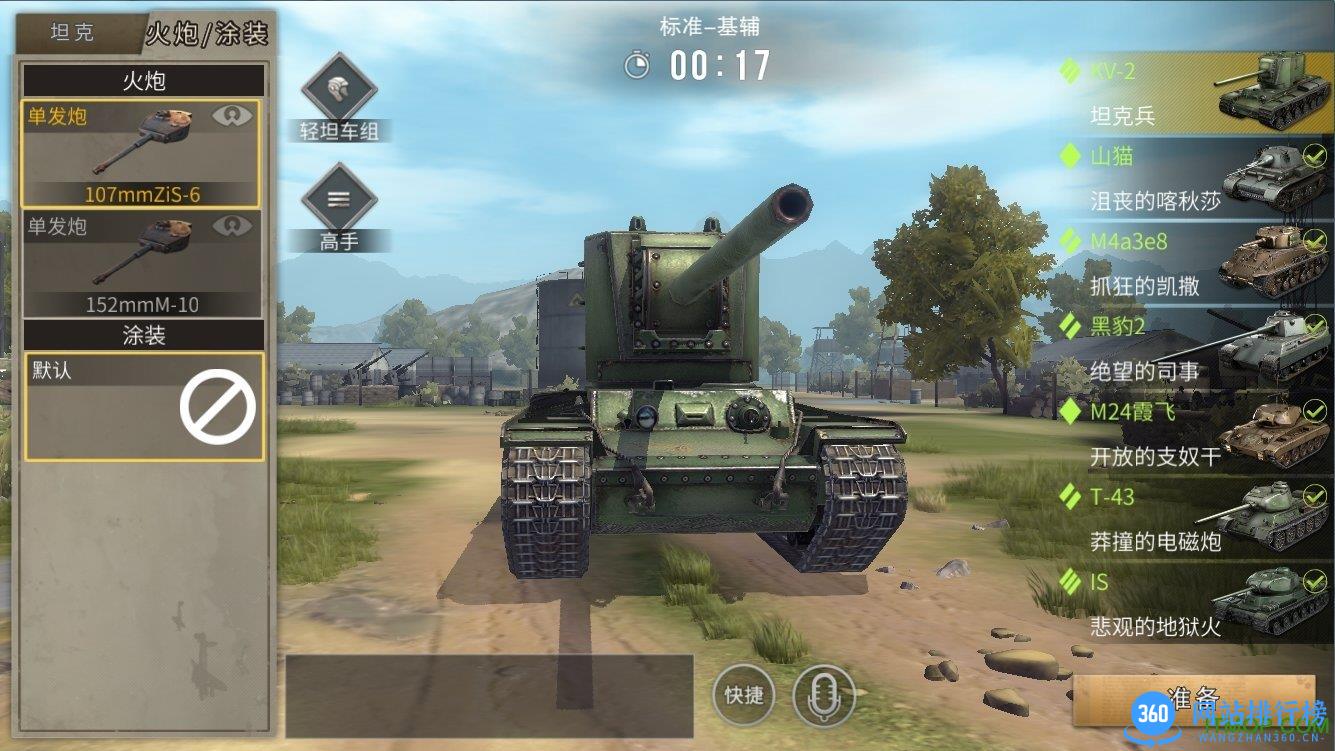Activate the microphone voice button
This screenshot has height=751, width=1335.
(824, 695)
